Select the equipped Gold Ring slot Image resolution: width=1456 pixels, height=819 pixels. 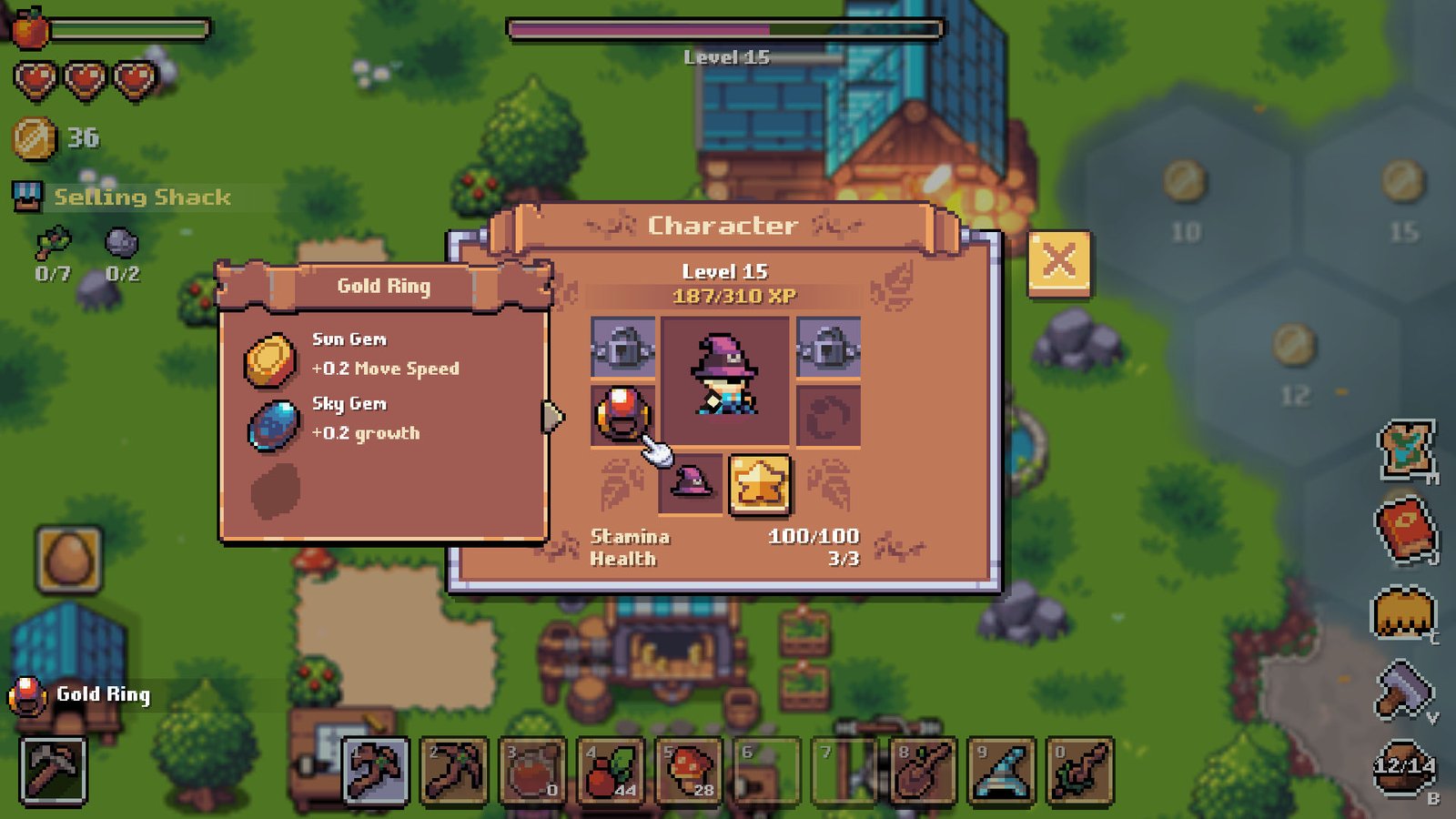(x=622, y=415)
